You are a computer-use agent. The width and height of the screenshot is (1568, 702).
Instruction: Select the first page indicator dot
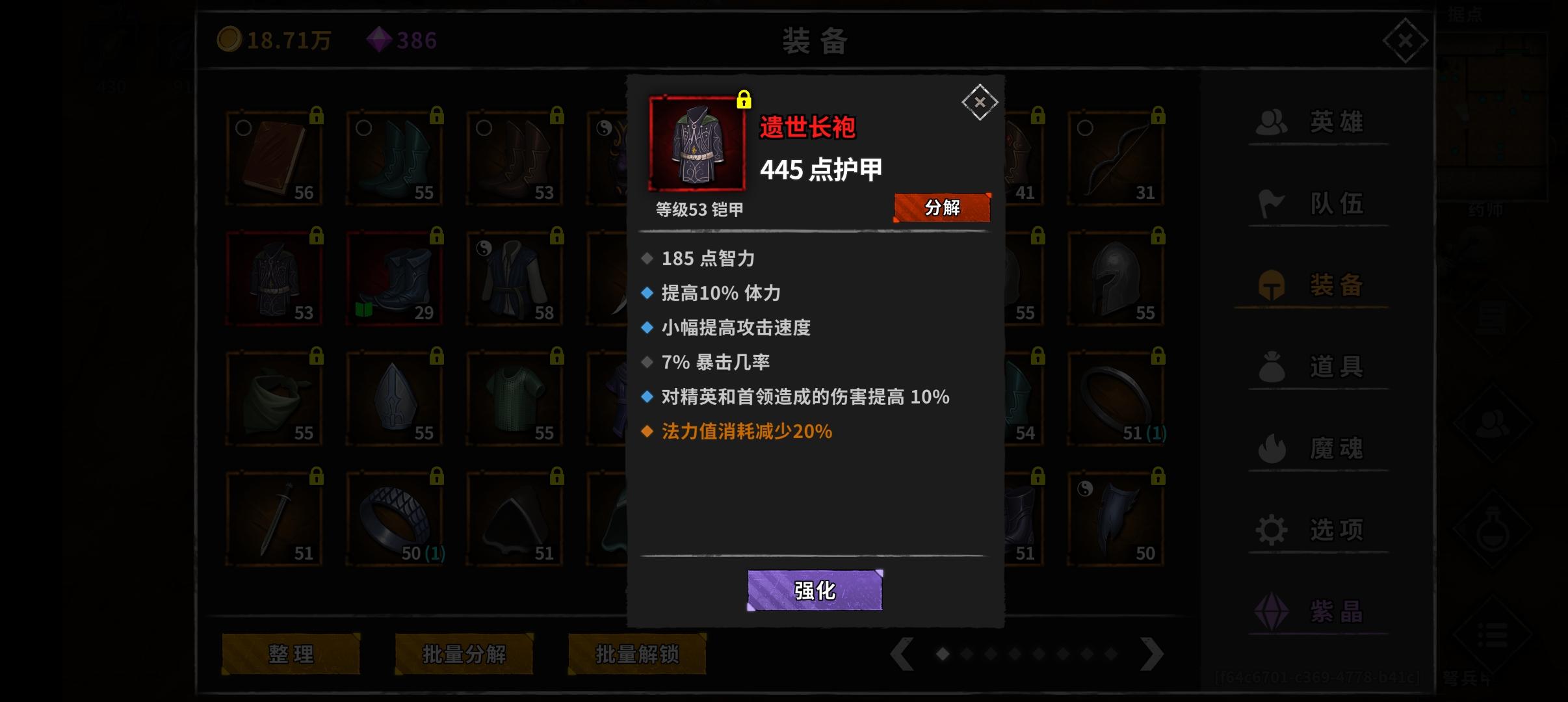pyautogui.click(x=944, y=655)
